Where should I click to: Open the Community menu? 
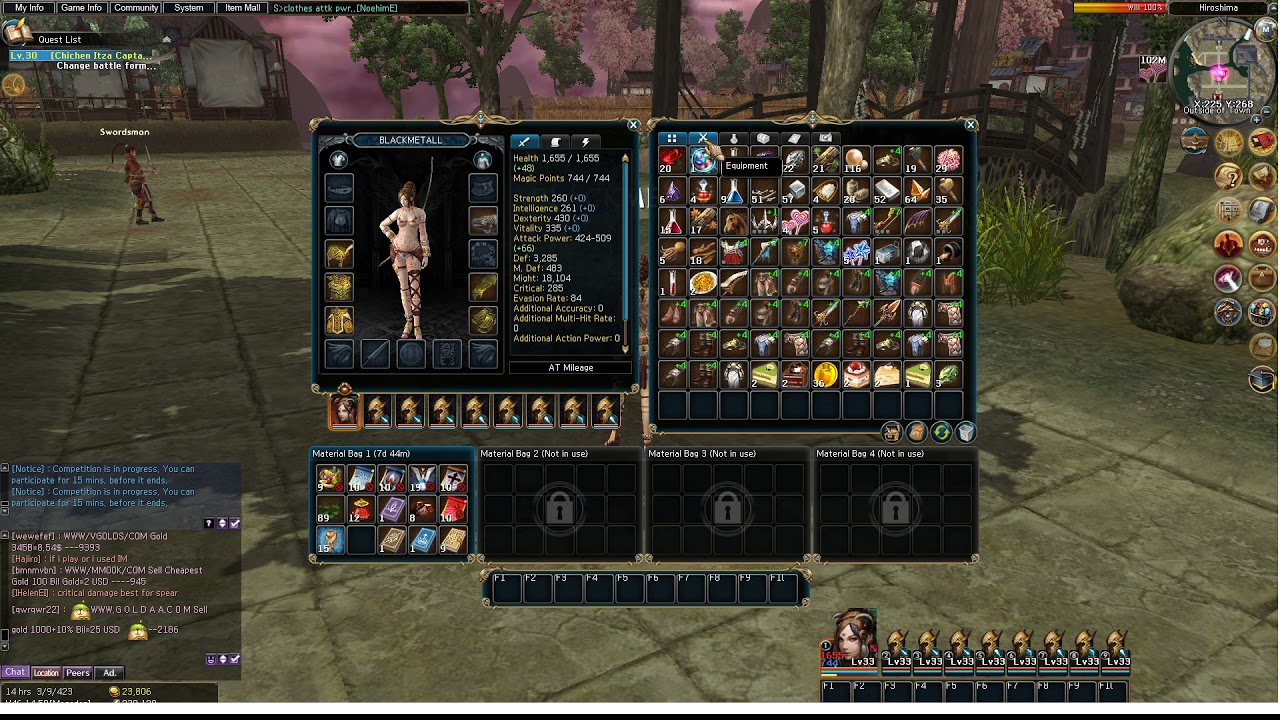(x=135, y=8)
